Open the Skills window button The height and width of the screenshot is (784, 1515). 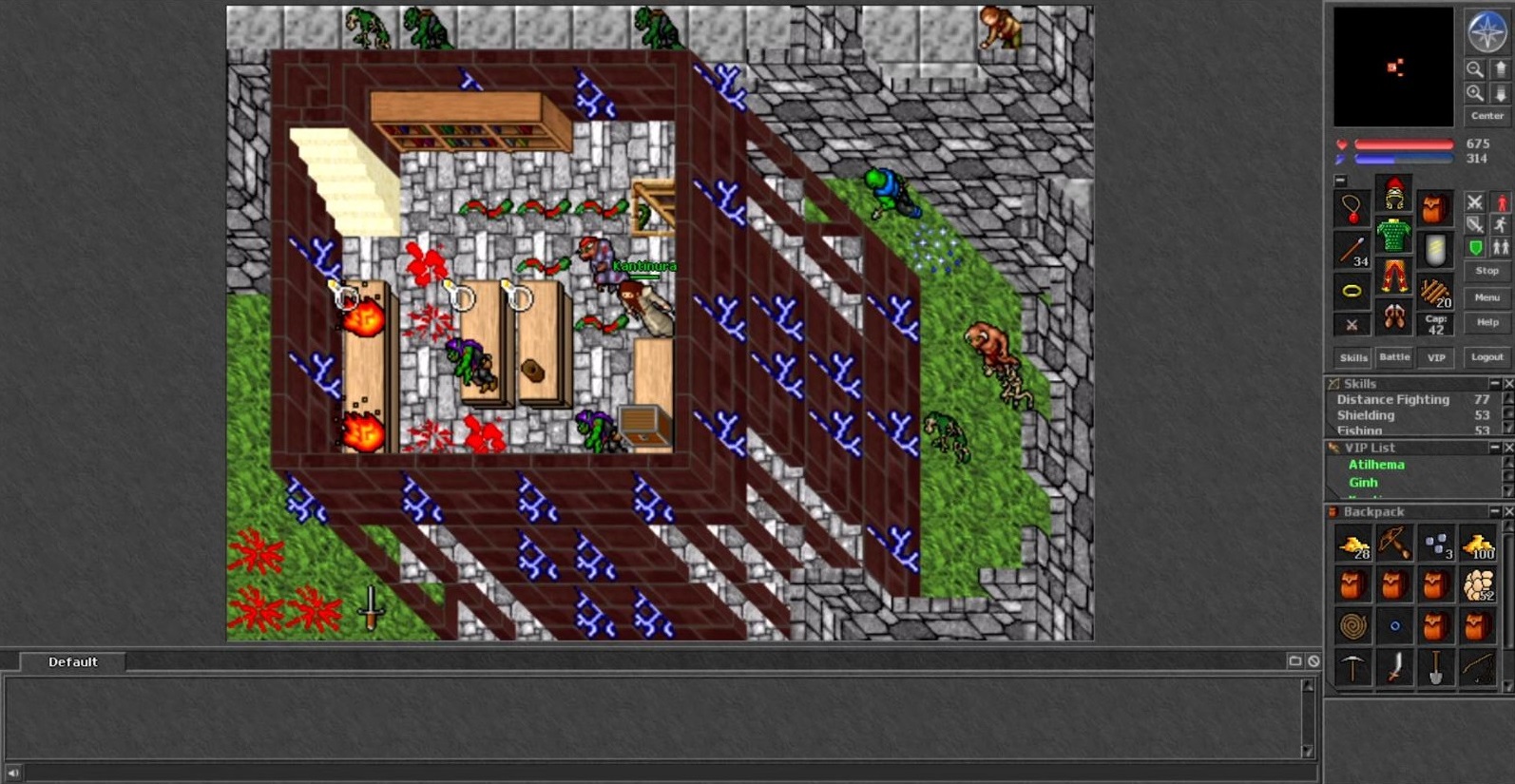click(x=1352, y=358)
